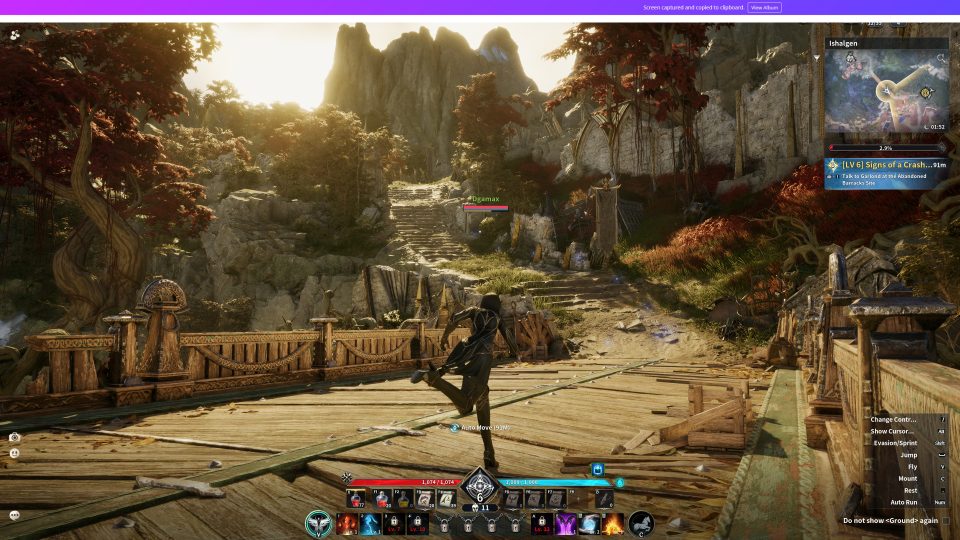The height and width of the screenshot is (540, 960).
Task: Click the horse mount button
Action: pyautogui.click(x=641, y=523)
